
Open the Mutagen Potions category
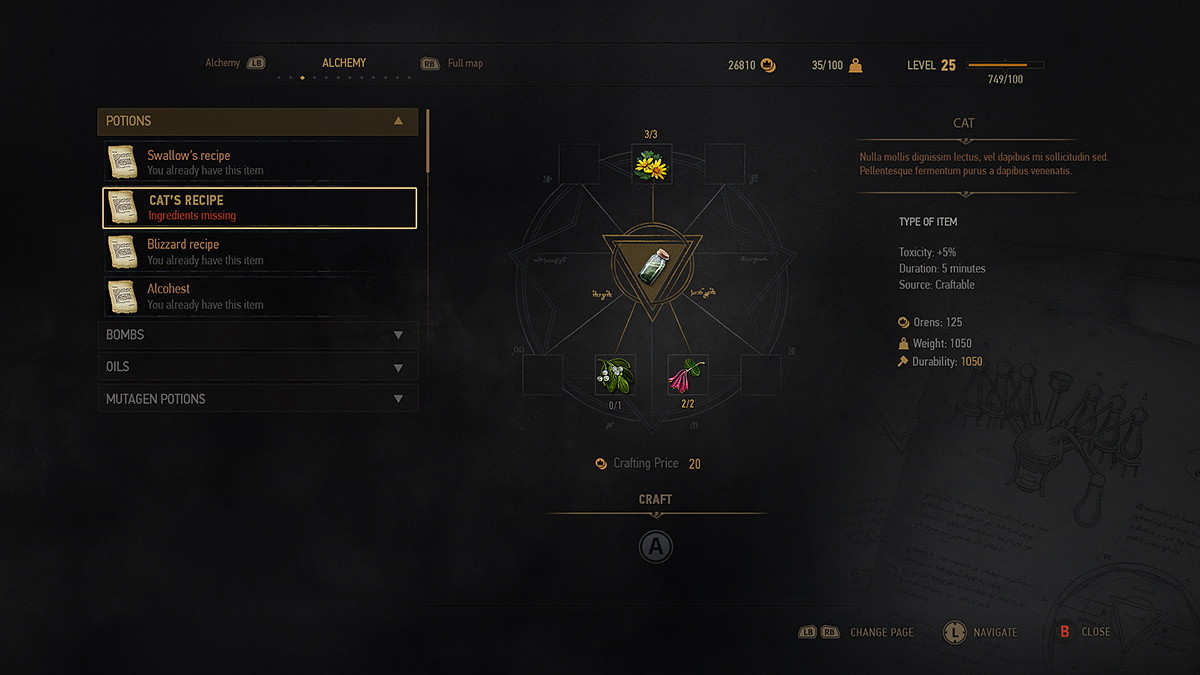coord(258,399)
